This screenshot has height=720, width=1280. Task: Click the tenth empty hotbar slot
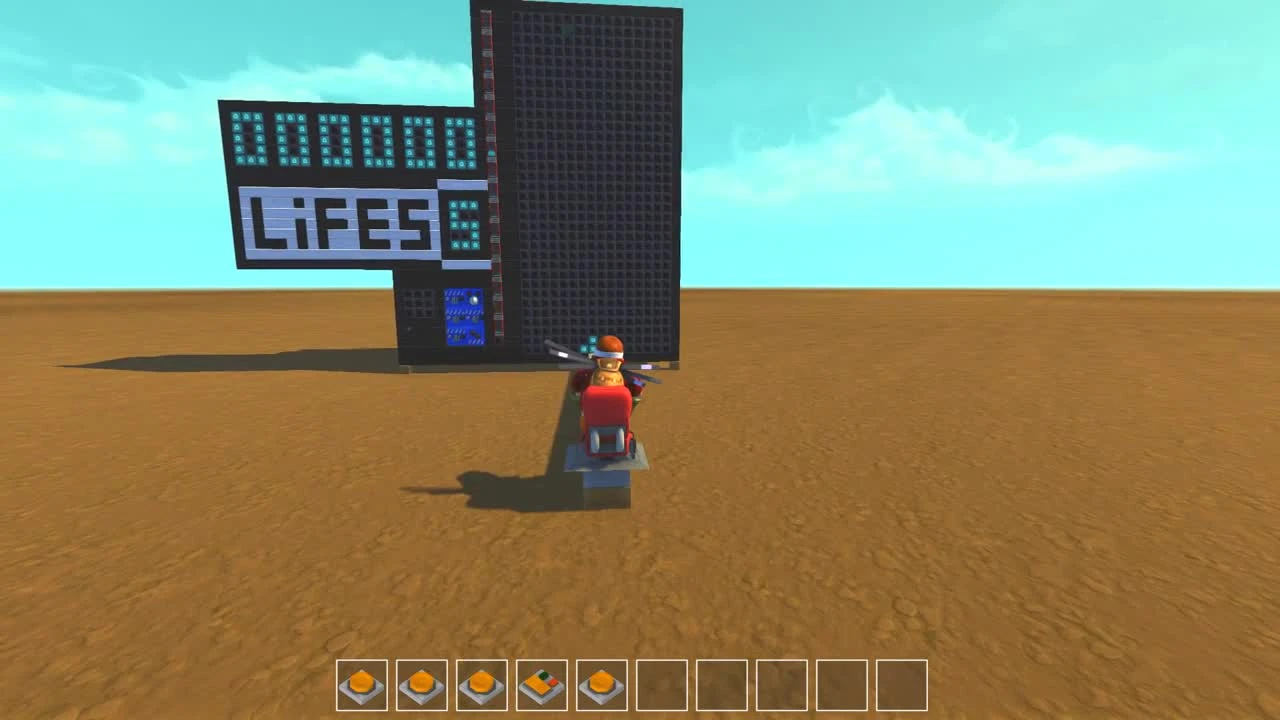901,687
